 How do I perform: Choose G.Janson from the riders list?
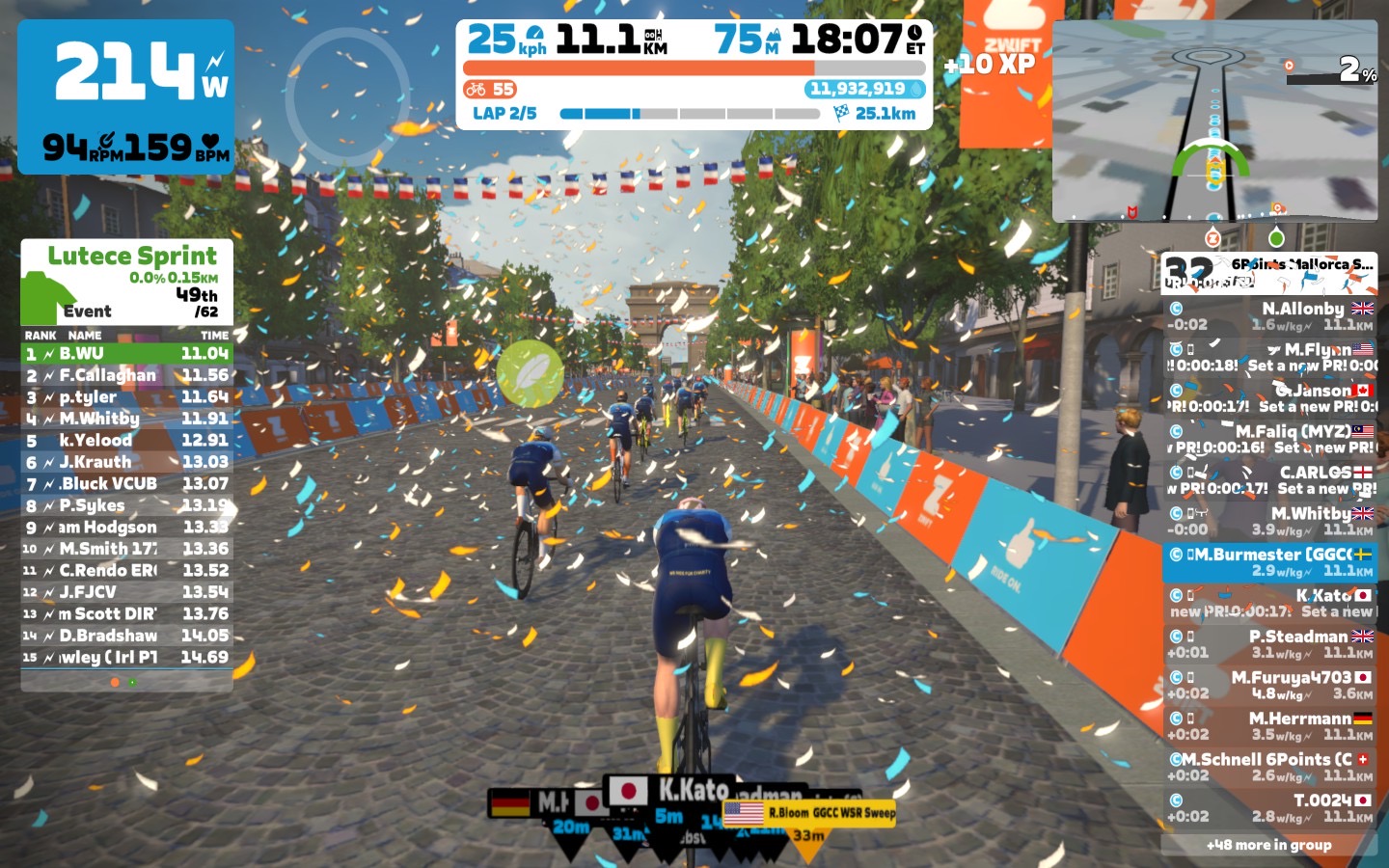point(1269,398)
